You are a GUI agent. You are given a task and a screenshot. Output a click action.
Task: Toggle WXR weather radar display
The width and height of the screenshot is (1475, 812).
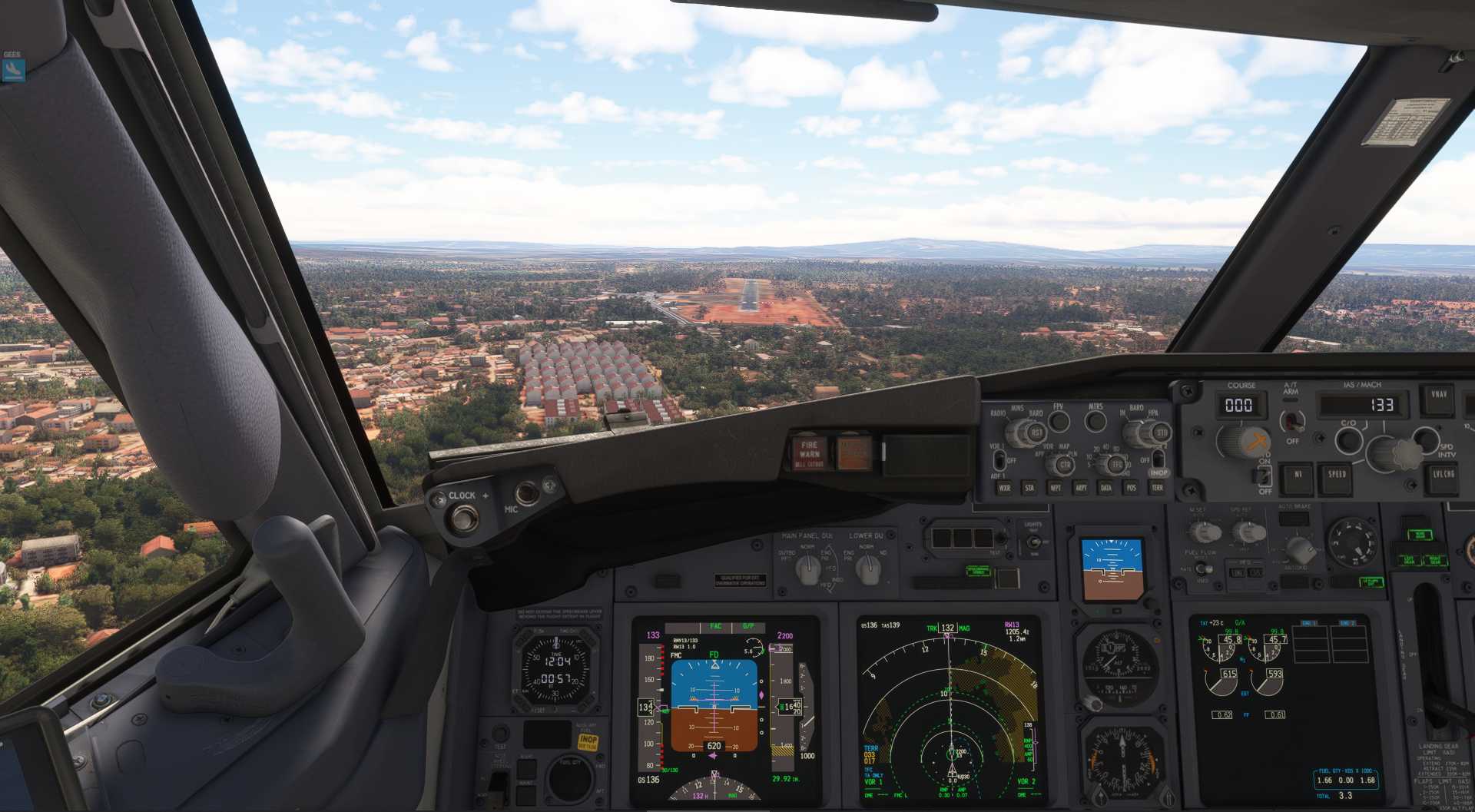tap(1004, 487)
